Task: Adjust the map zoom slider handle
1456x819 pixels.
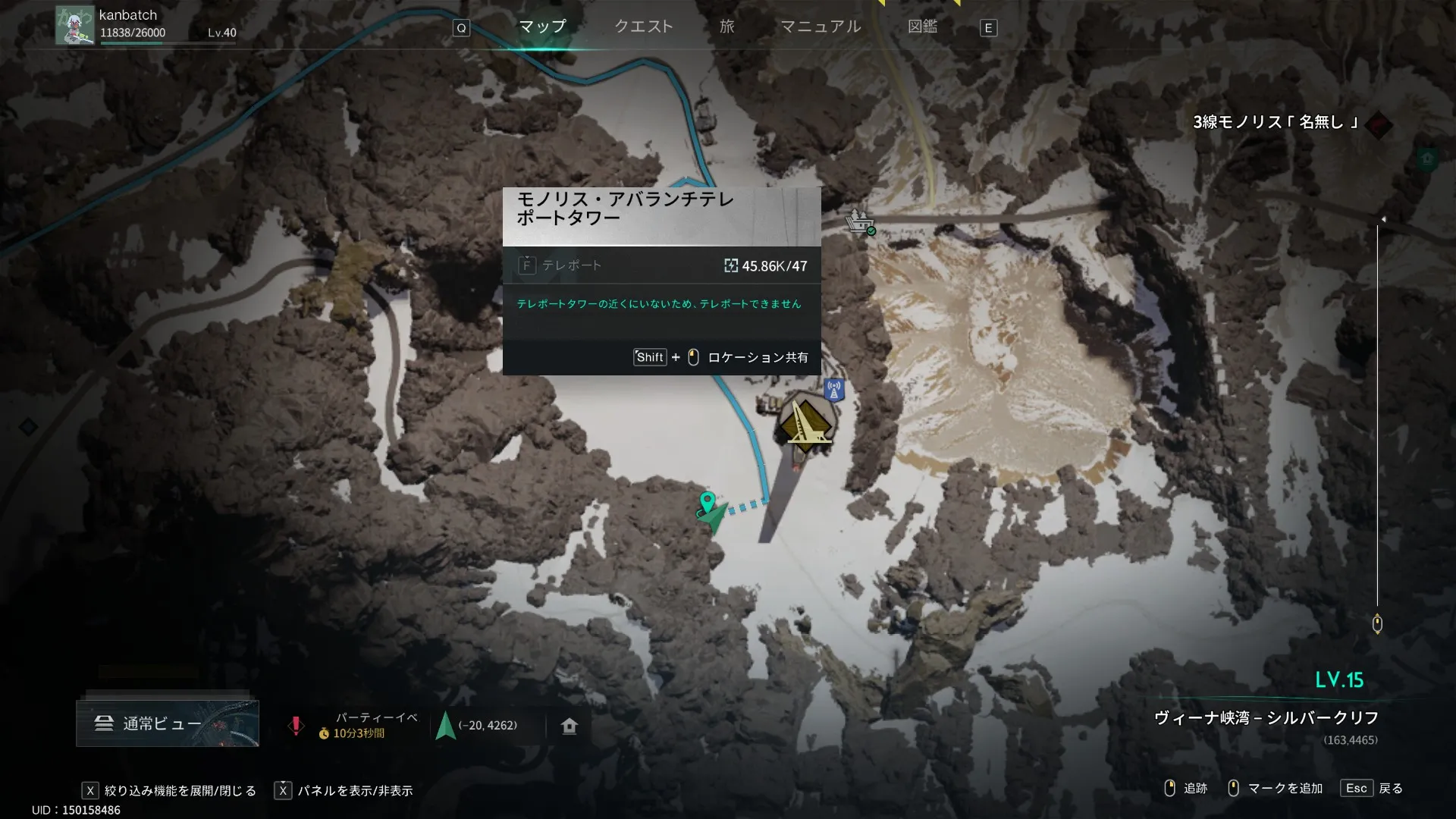Action: coord(1377,624)
